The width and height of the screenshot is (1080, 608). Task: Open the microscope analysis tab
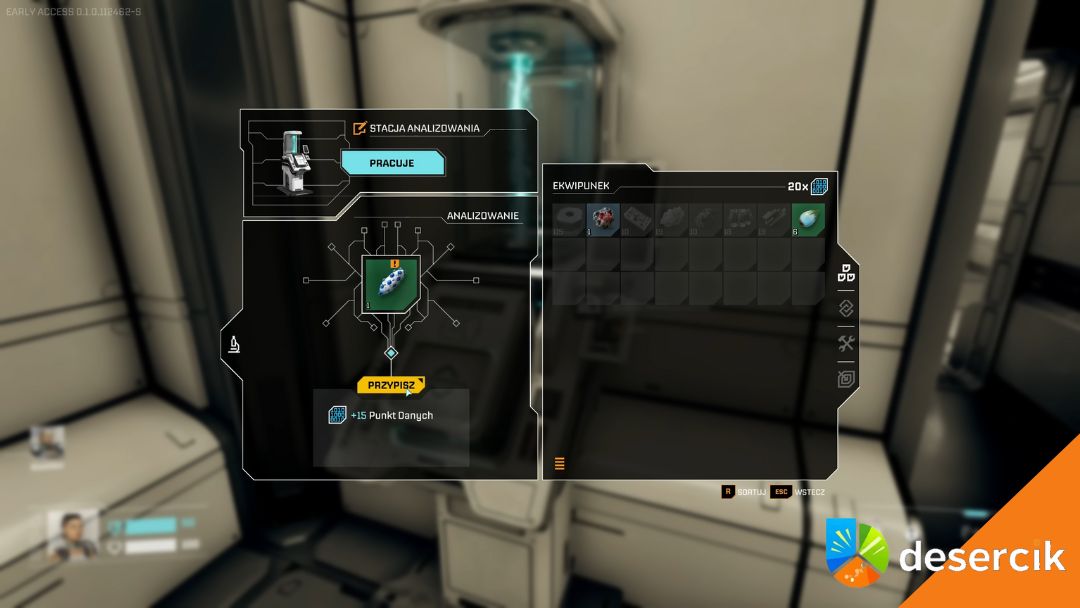click(233, 346)
